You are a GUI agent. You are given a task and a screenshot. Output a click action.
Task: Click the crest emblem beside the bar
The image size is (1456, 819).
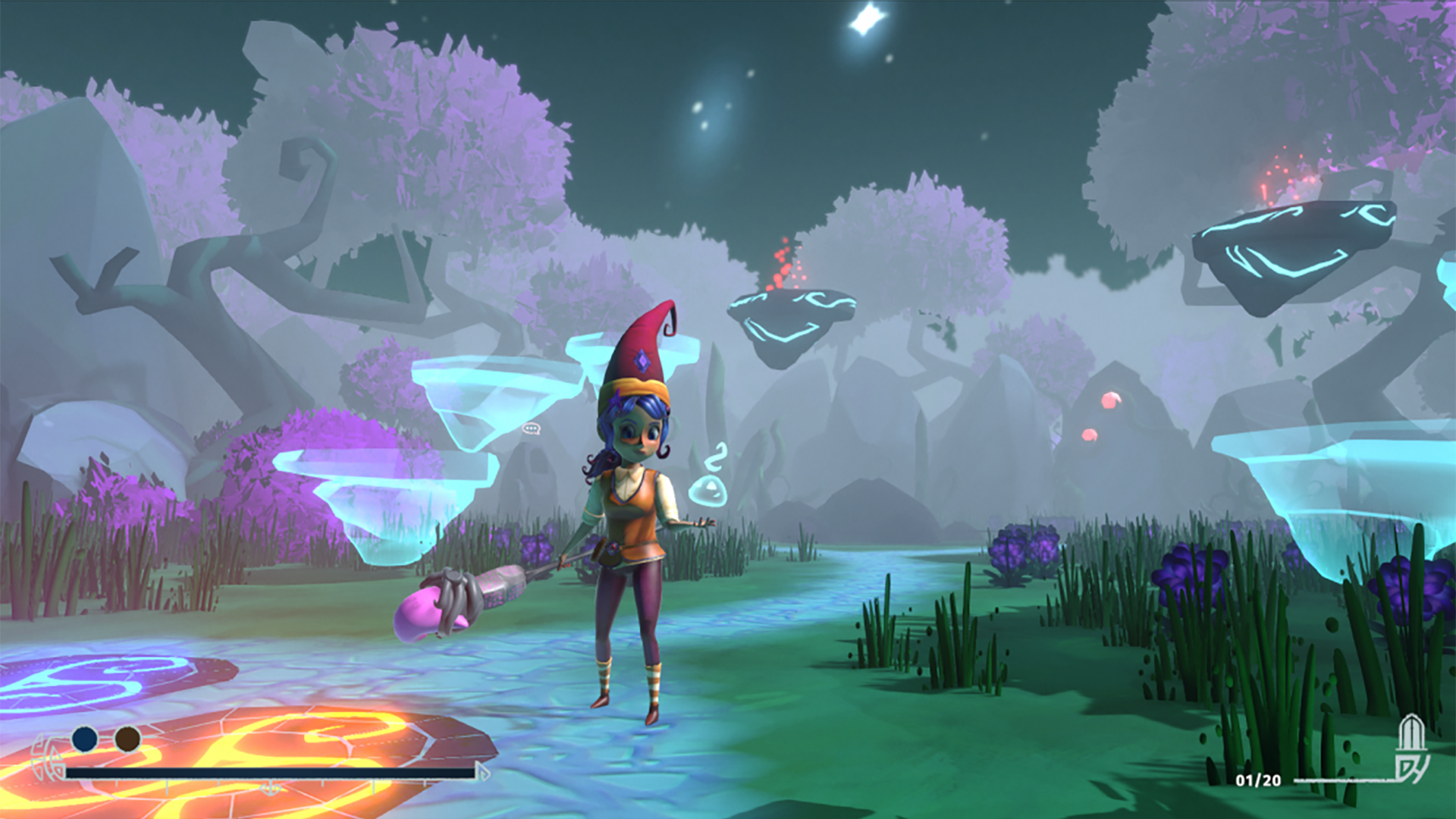point(47,758)
